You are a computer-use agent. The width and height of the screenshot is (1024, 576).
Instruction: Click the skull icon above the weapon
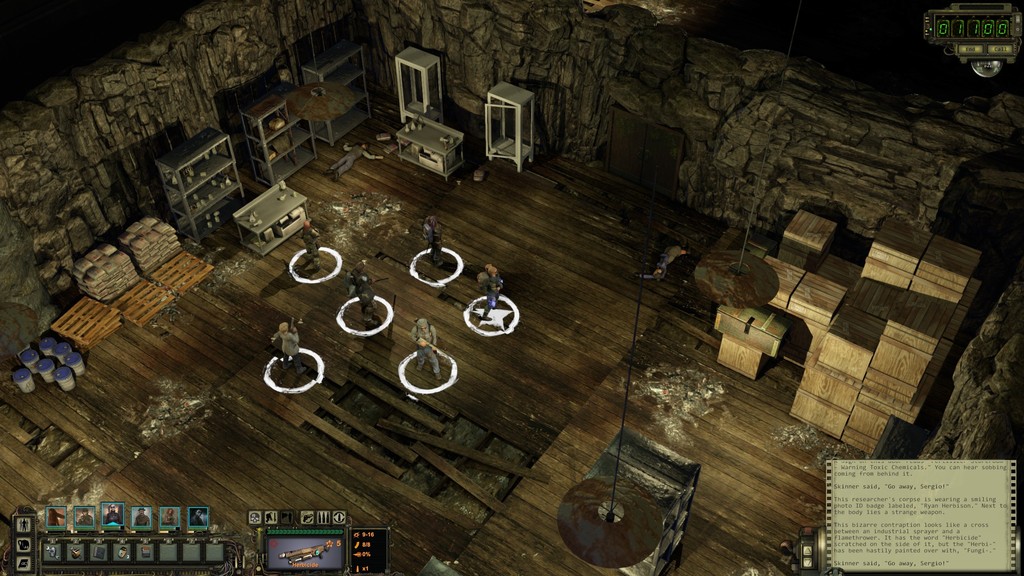point(255,517)
